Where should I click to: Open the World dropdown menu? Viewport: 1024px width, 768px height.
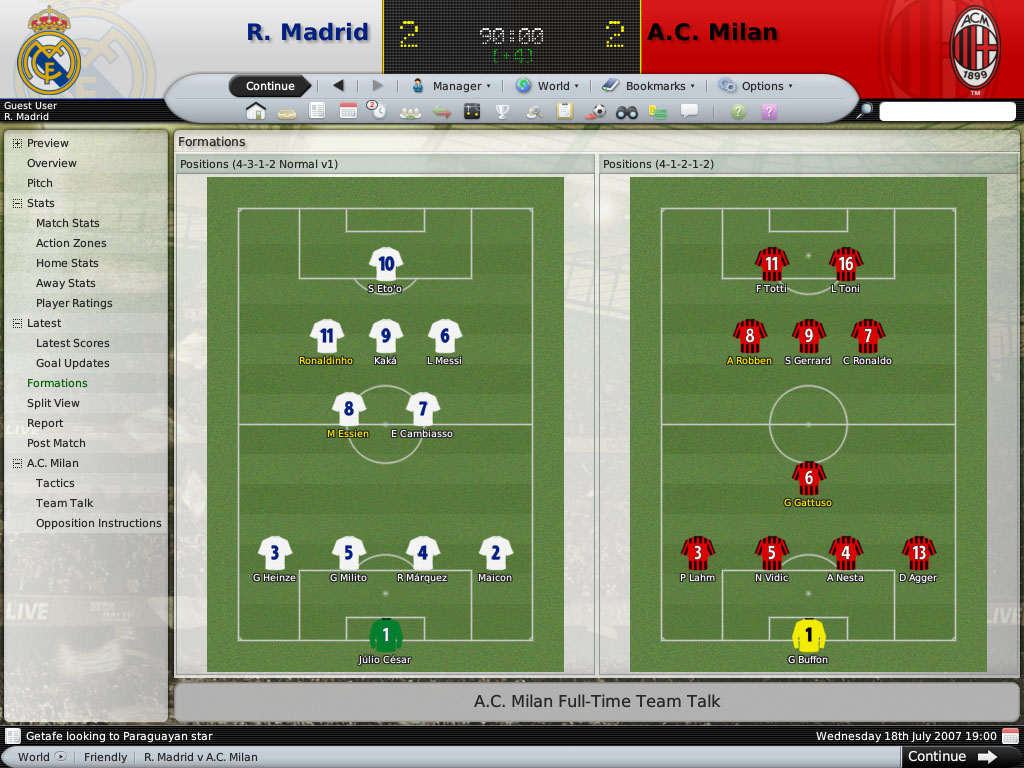click(x=547, y=86)
